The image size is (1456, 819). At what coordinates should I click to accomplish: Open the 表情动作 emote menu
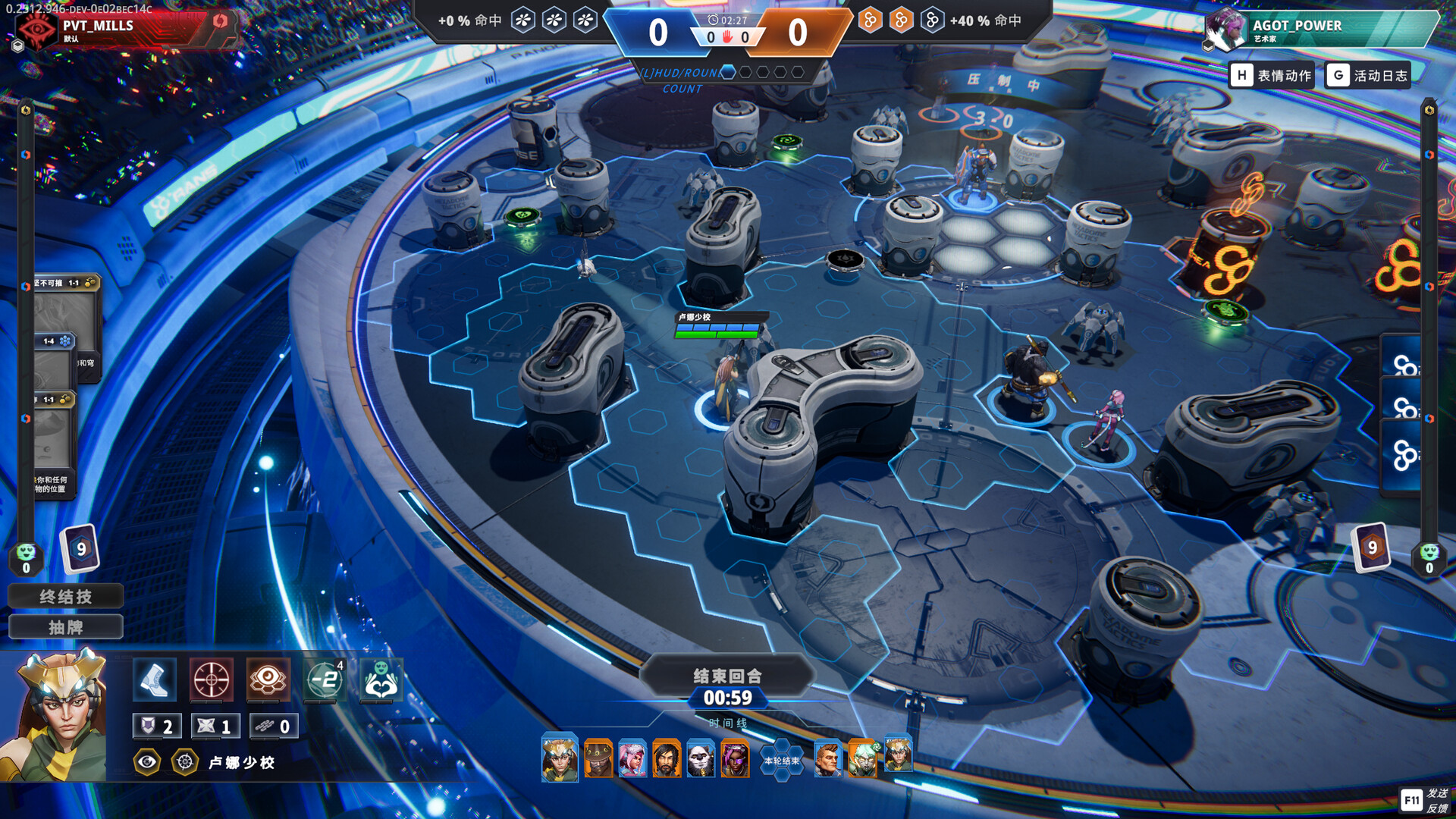[1272, 75]
